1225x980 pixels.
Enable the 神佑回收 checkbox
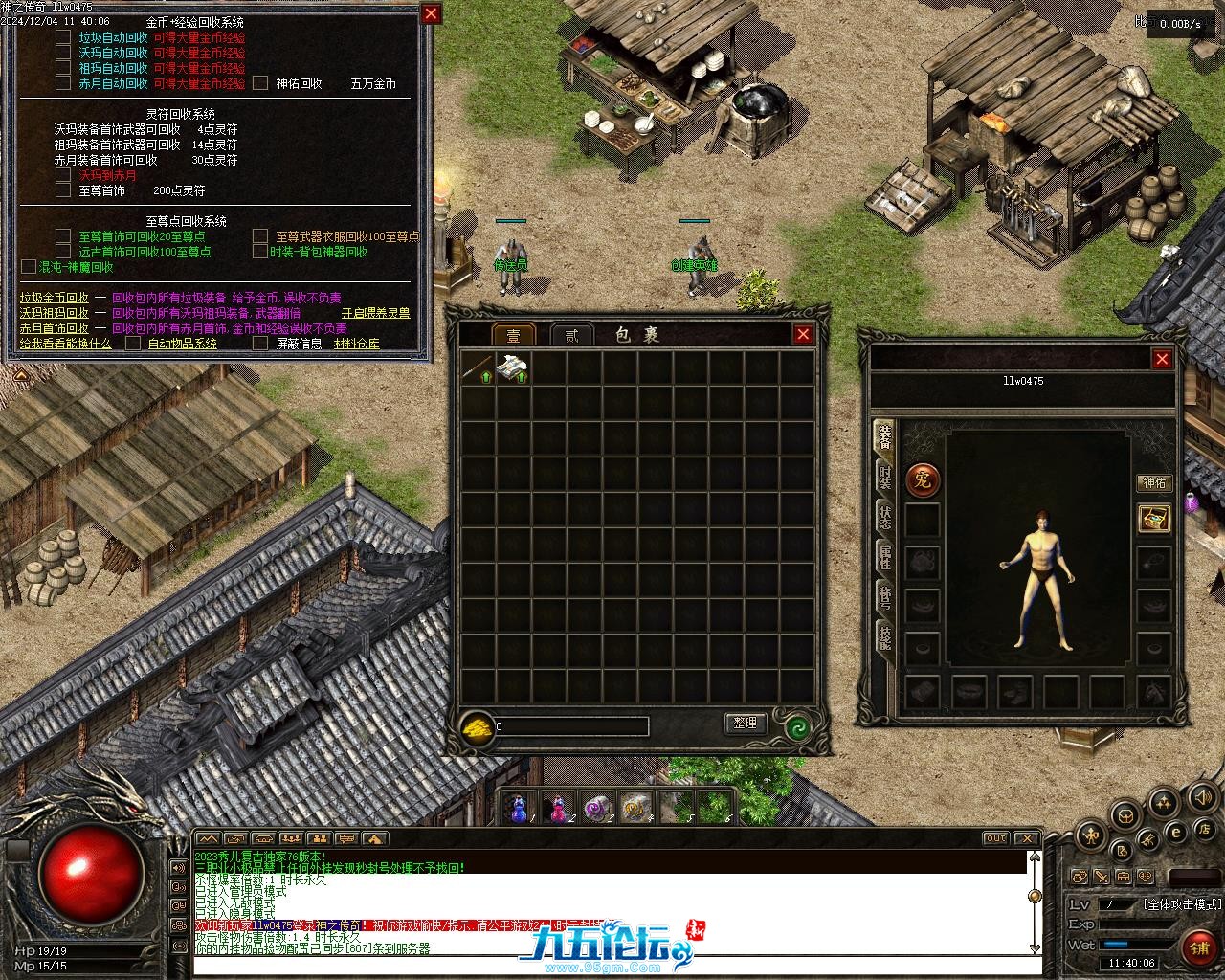pos(260,83)
